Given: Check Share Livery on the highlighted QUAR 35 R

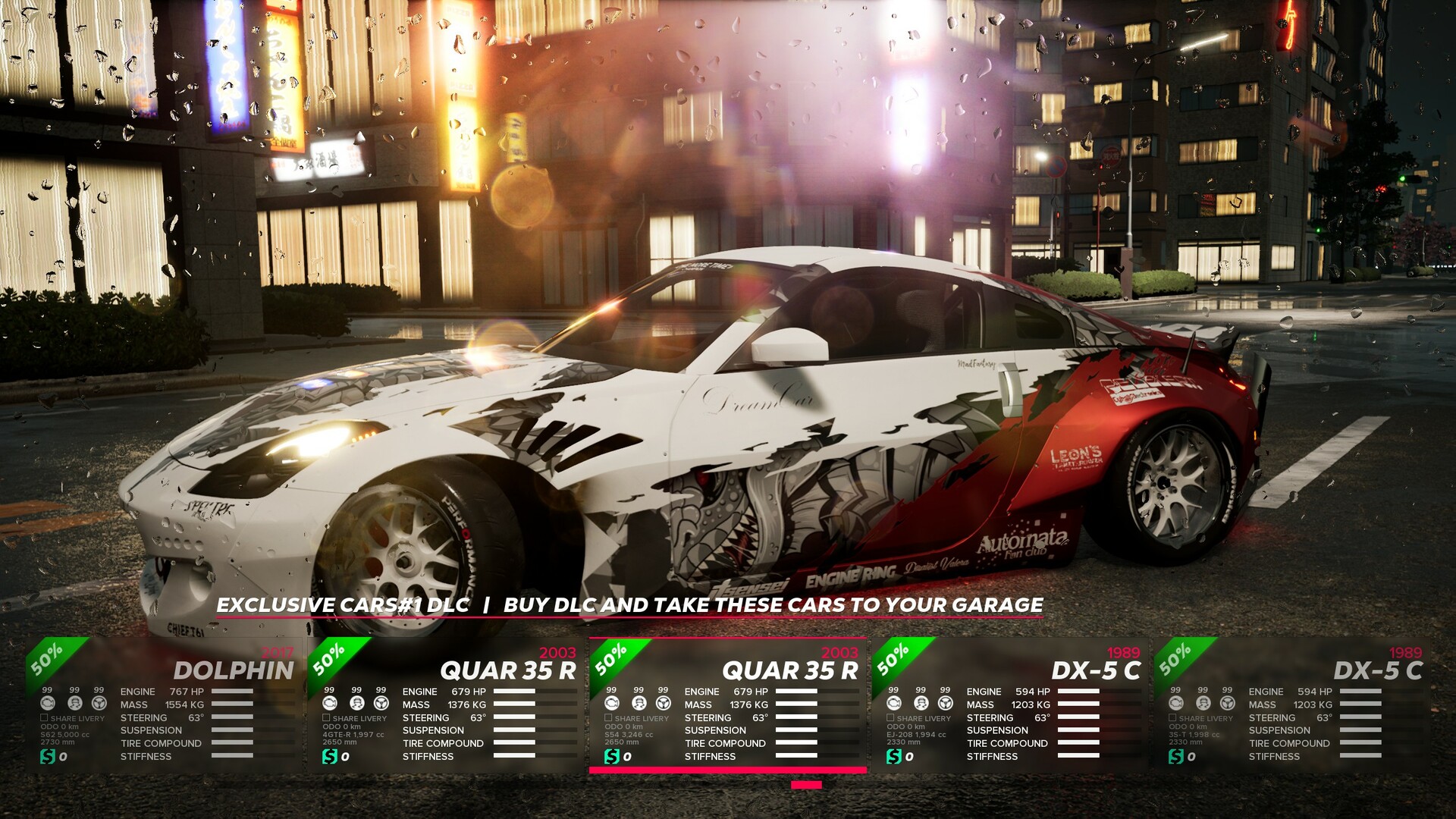Looking at the screenshot, I should (609, 717).
